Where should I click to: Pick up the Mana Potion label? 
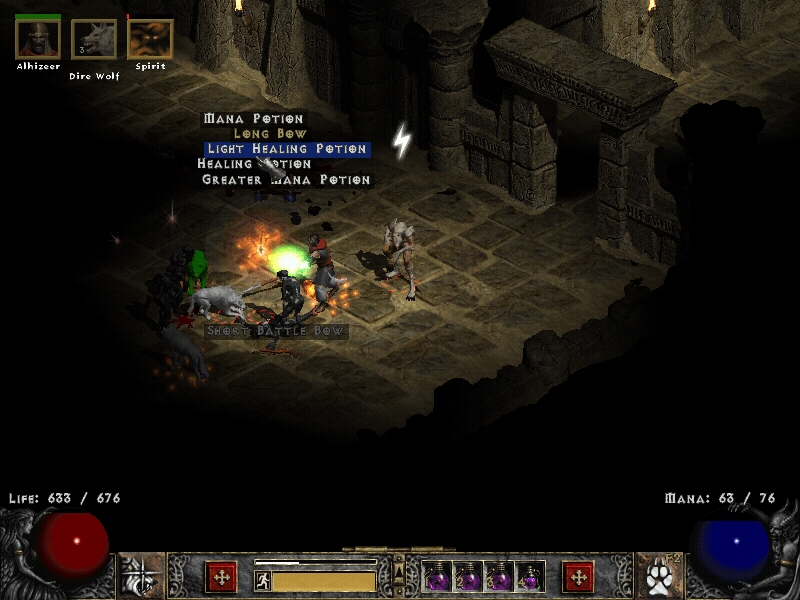pos(253,119)
